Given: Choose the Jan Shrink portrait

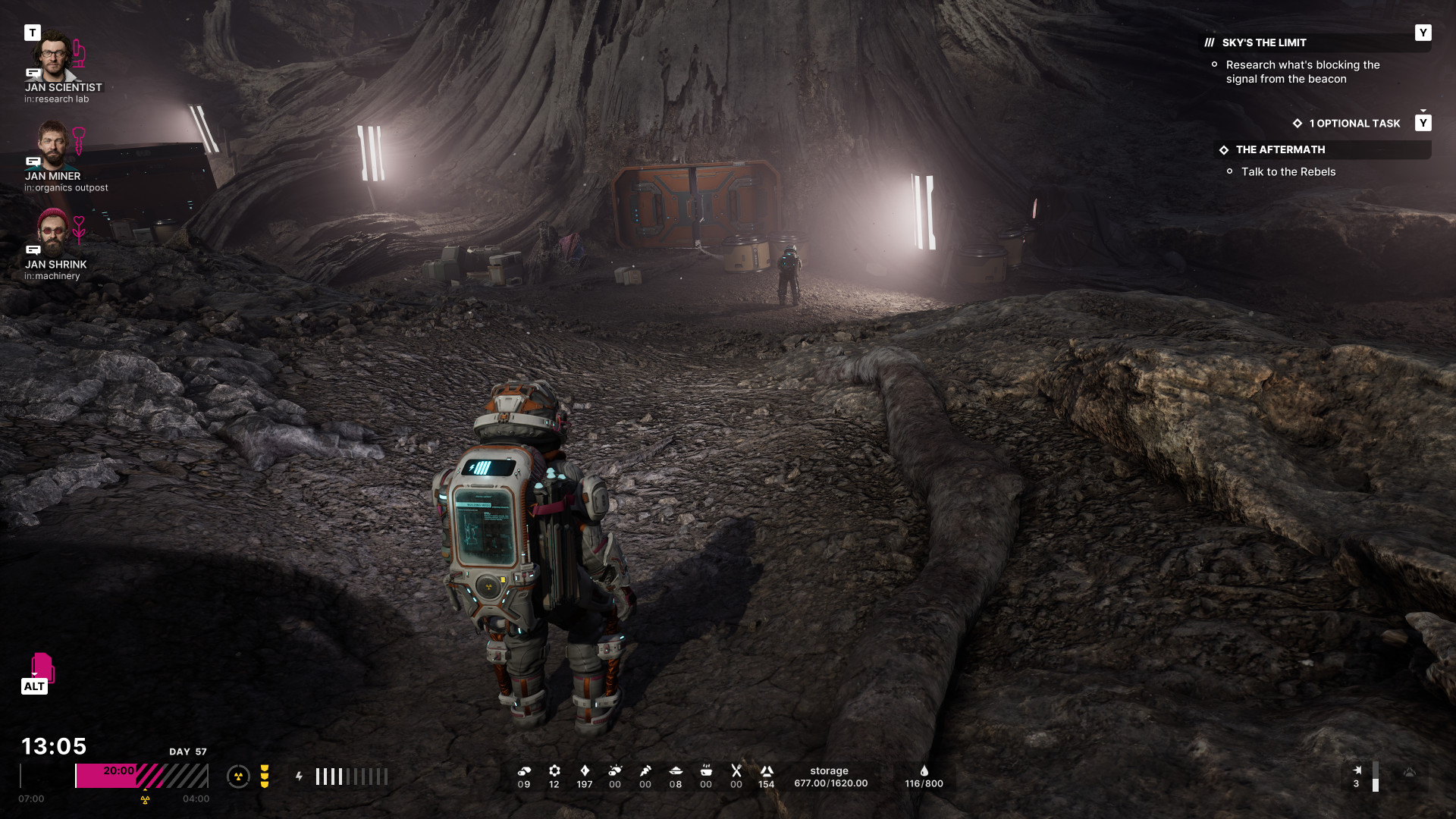Looking at the screenshot, I should 53,232.
